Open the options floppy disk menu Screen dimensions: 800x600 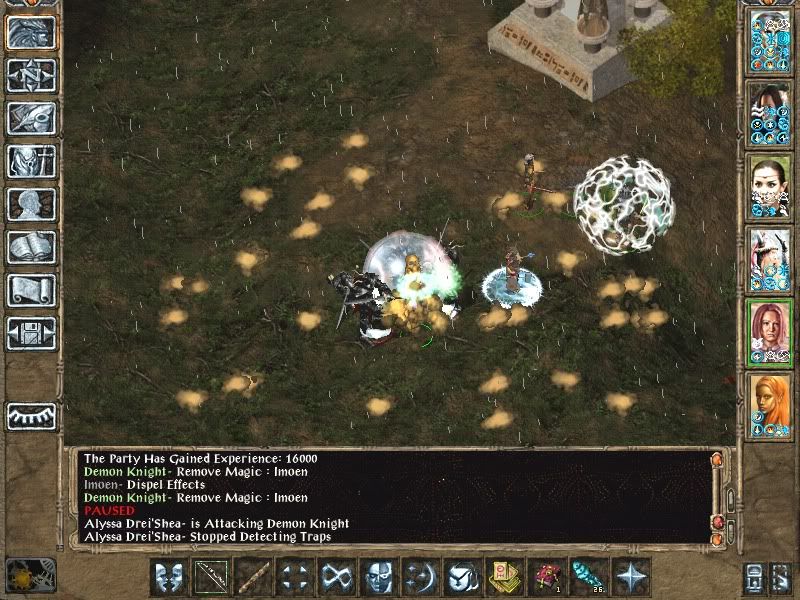tap(31, 333)
